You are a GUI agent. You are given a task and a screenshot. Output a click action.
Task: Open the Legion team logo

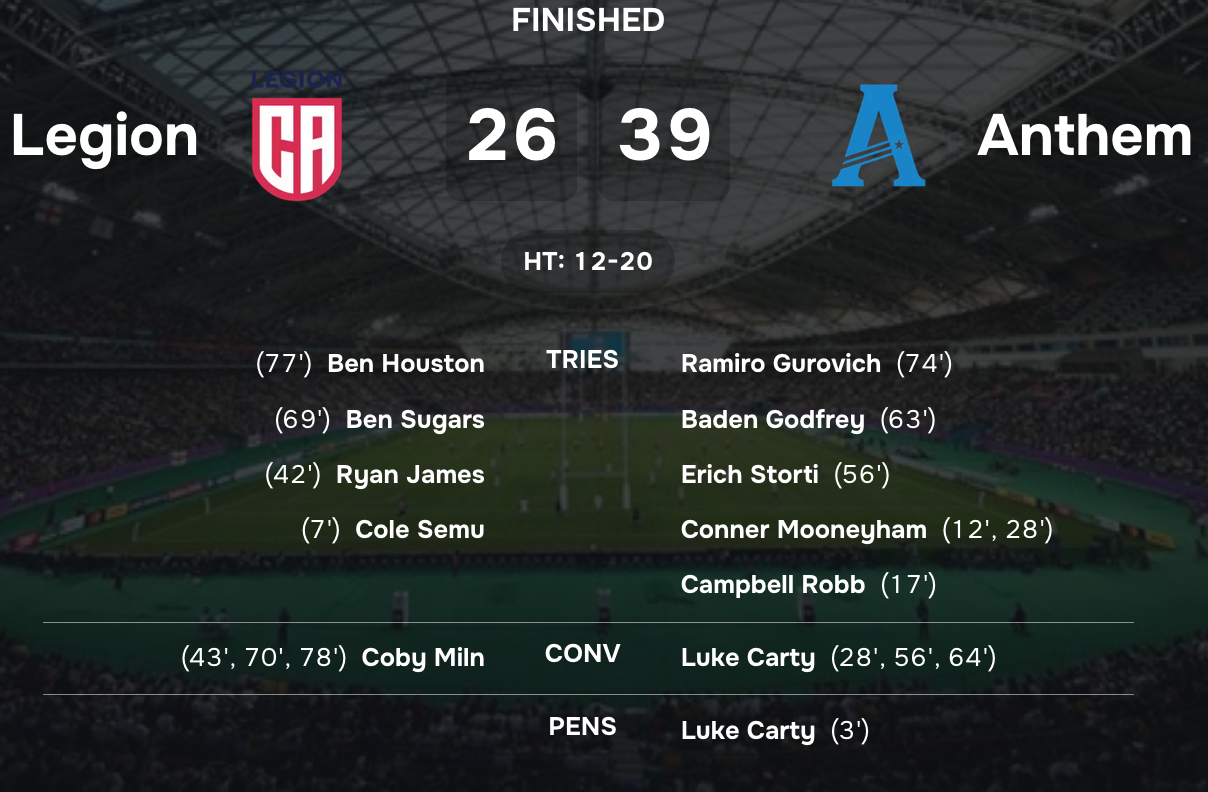[297, 137]
